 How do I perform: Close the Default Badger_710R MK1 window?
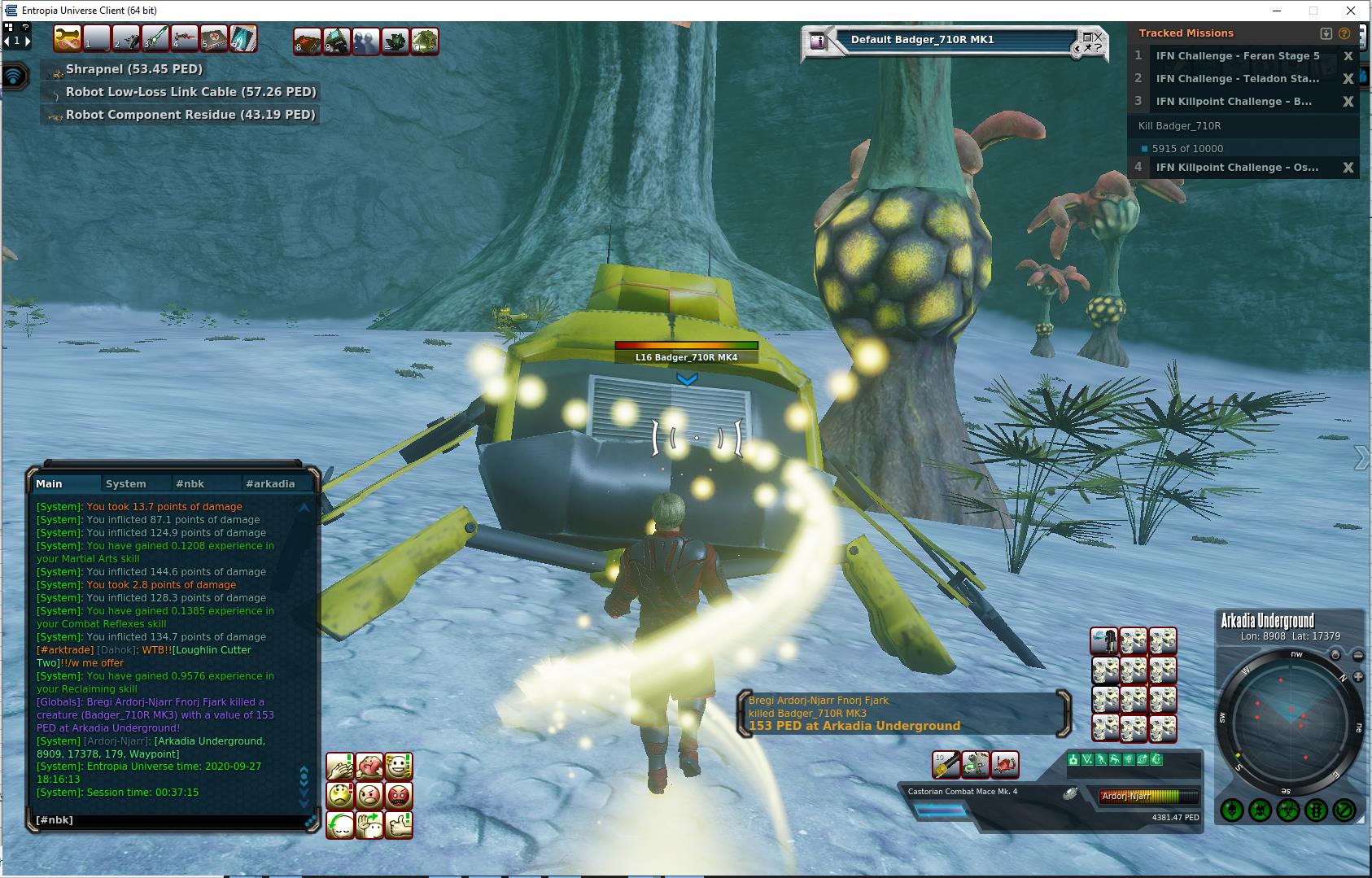(x=1098, y=37)
